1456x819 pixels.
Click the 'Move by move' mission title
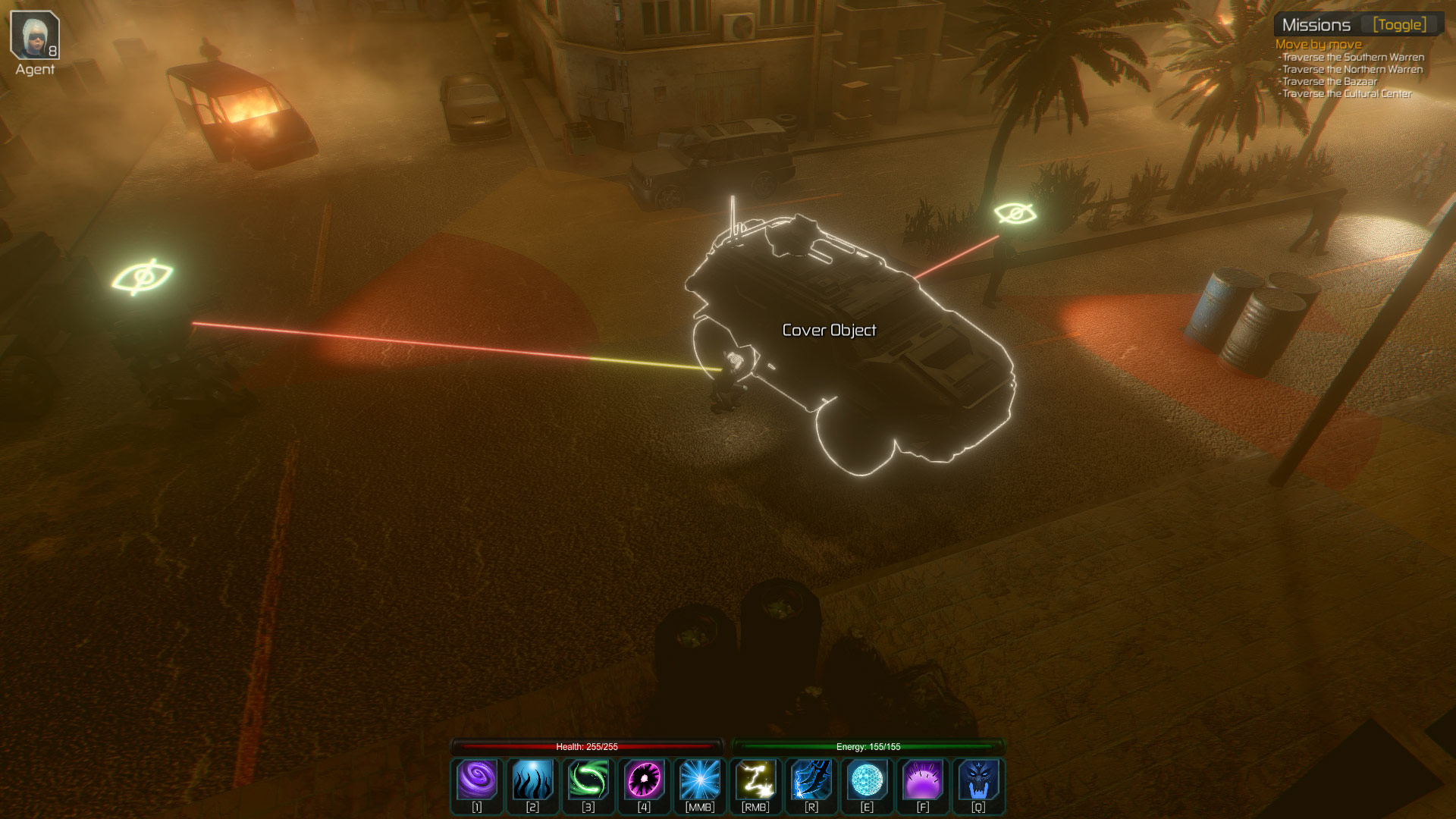point(1318,45)
